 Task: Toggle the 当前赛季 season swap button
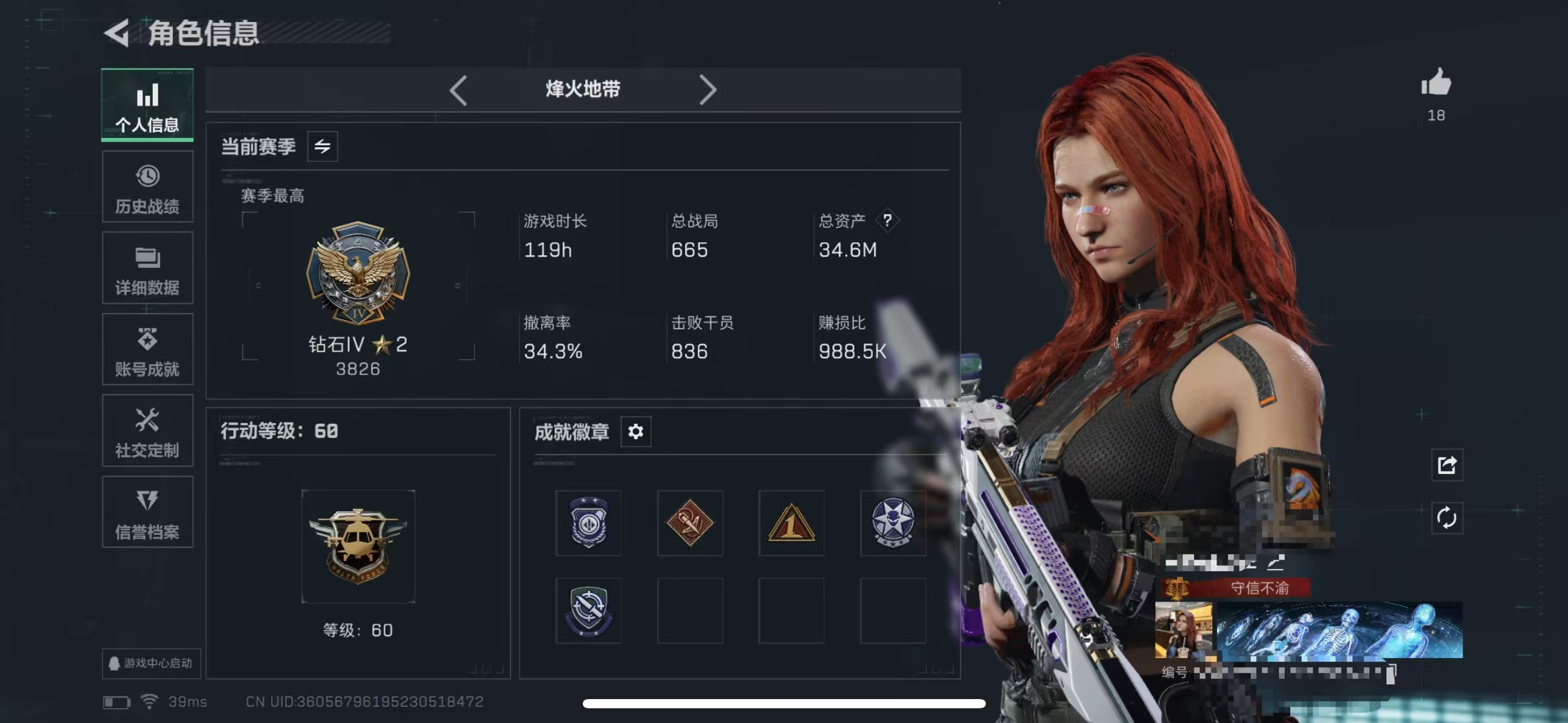[x=322, y=147]
